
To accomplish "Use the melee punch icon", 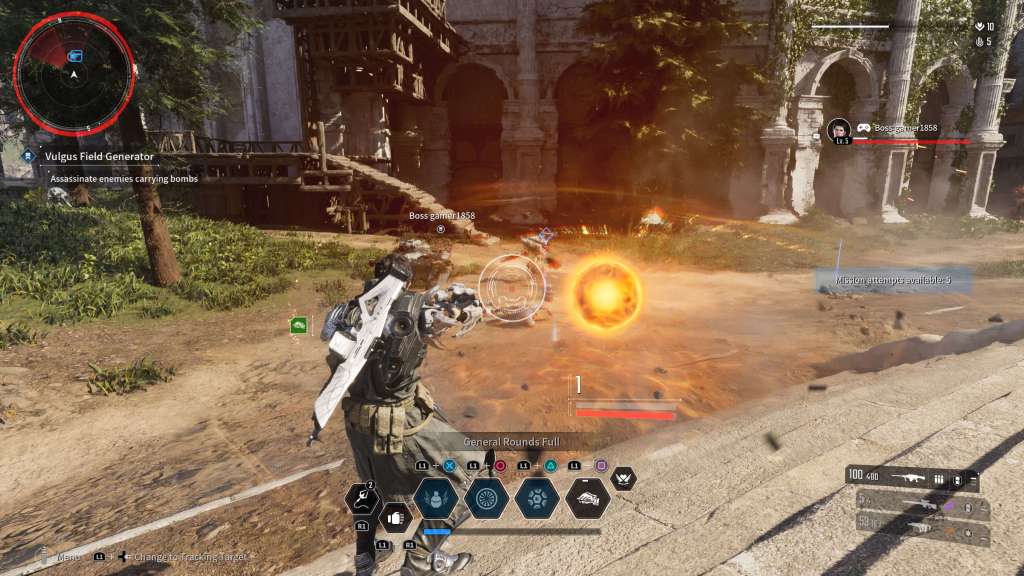I will tap(395, 518).
